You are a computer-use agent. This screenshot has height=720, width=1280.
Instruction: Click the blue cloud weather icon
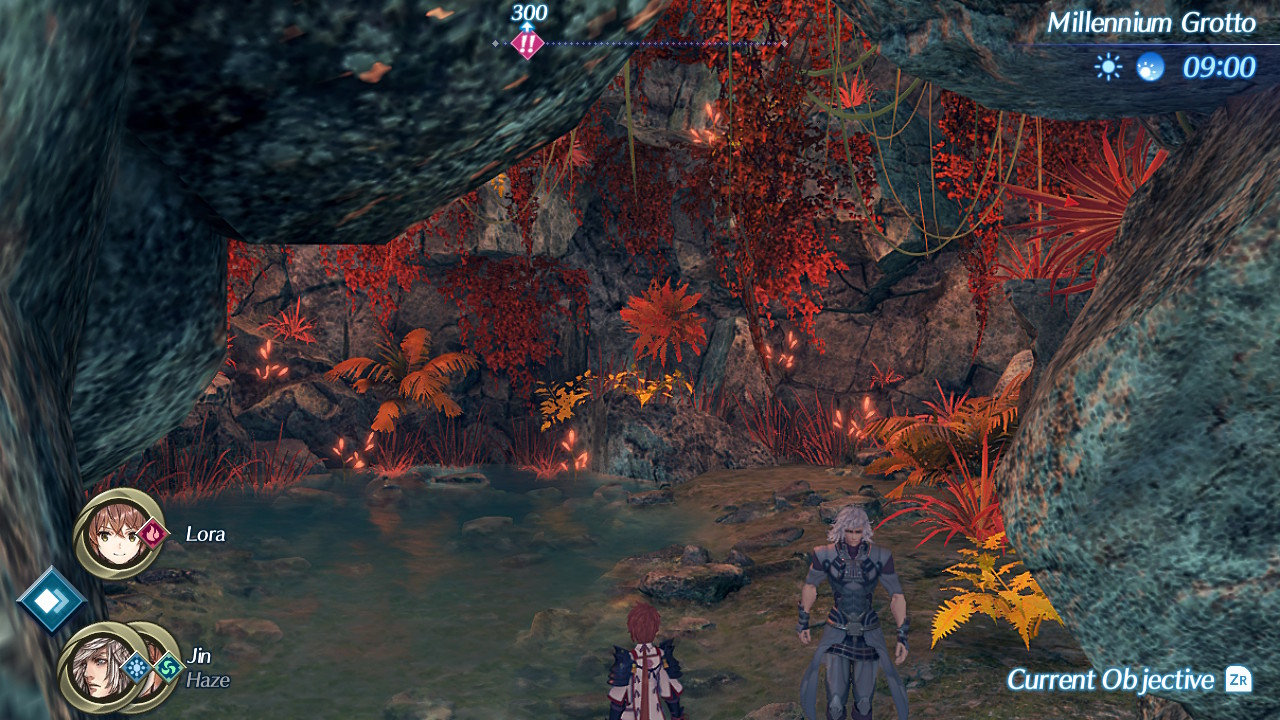pos(1150,67)
